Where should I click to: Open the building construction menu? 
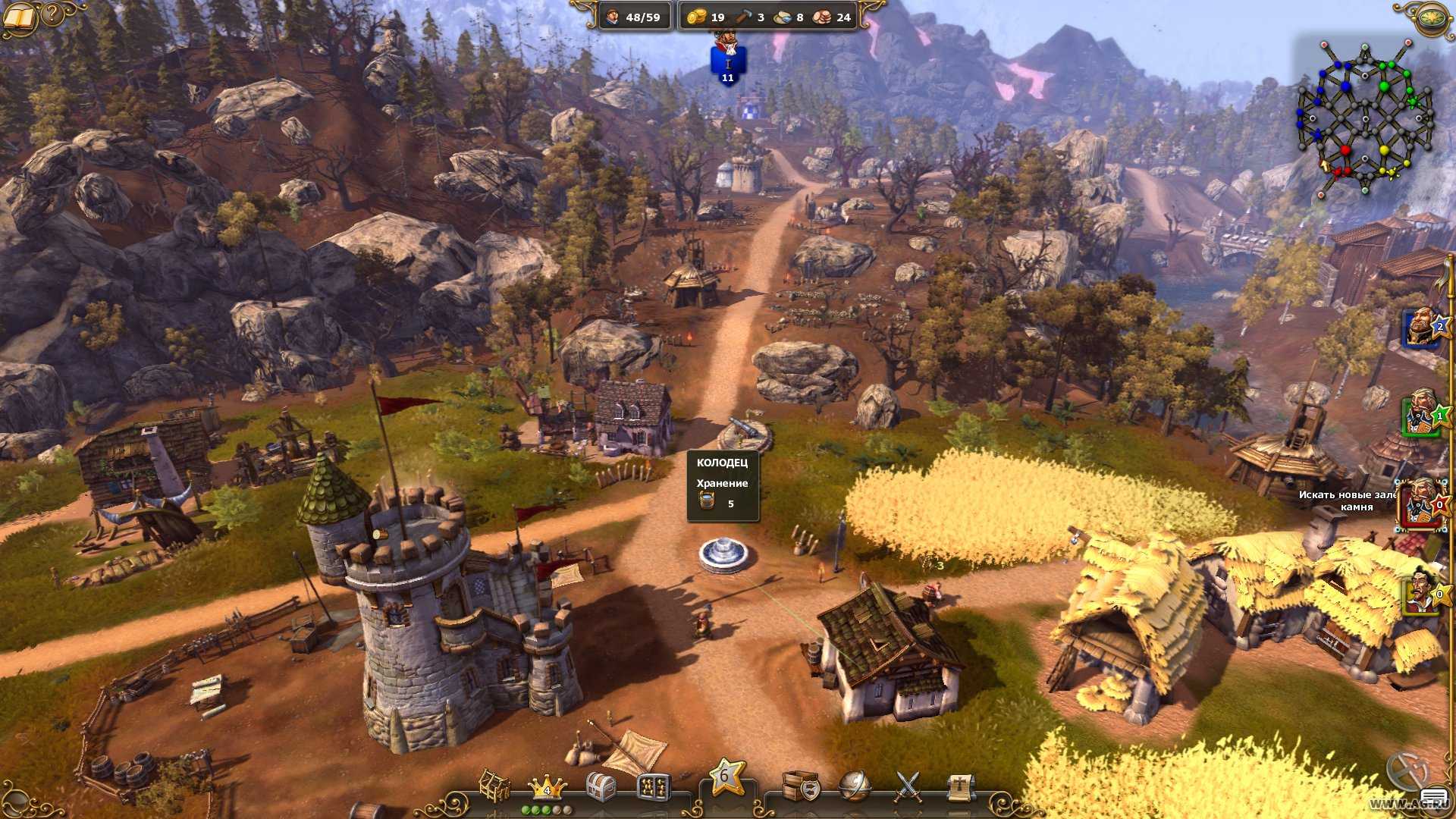[494, 786]
